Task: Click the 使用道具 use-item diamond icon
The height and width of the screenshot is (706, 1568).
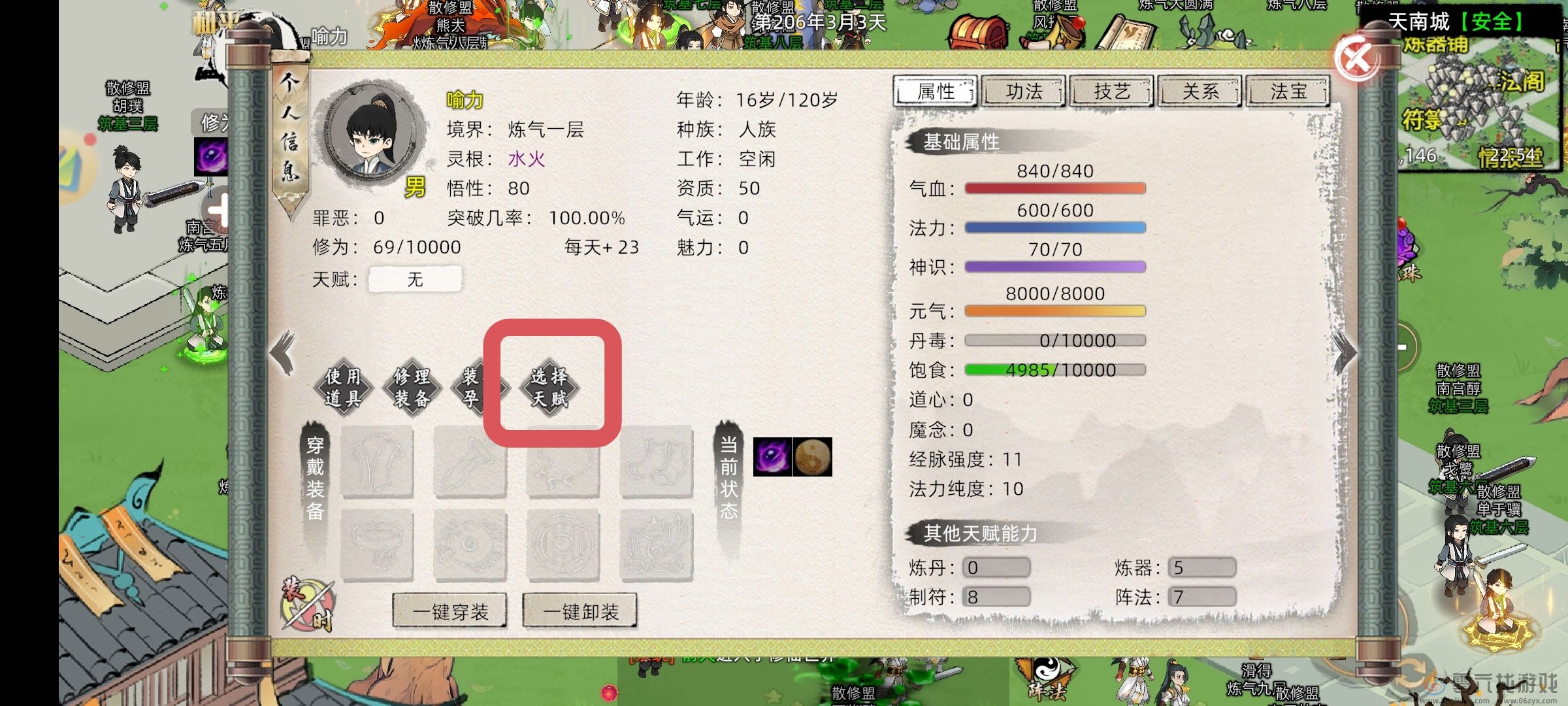Action: point(344,386)
